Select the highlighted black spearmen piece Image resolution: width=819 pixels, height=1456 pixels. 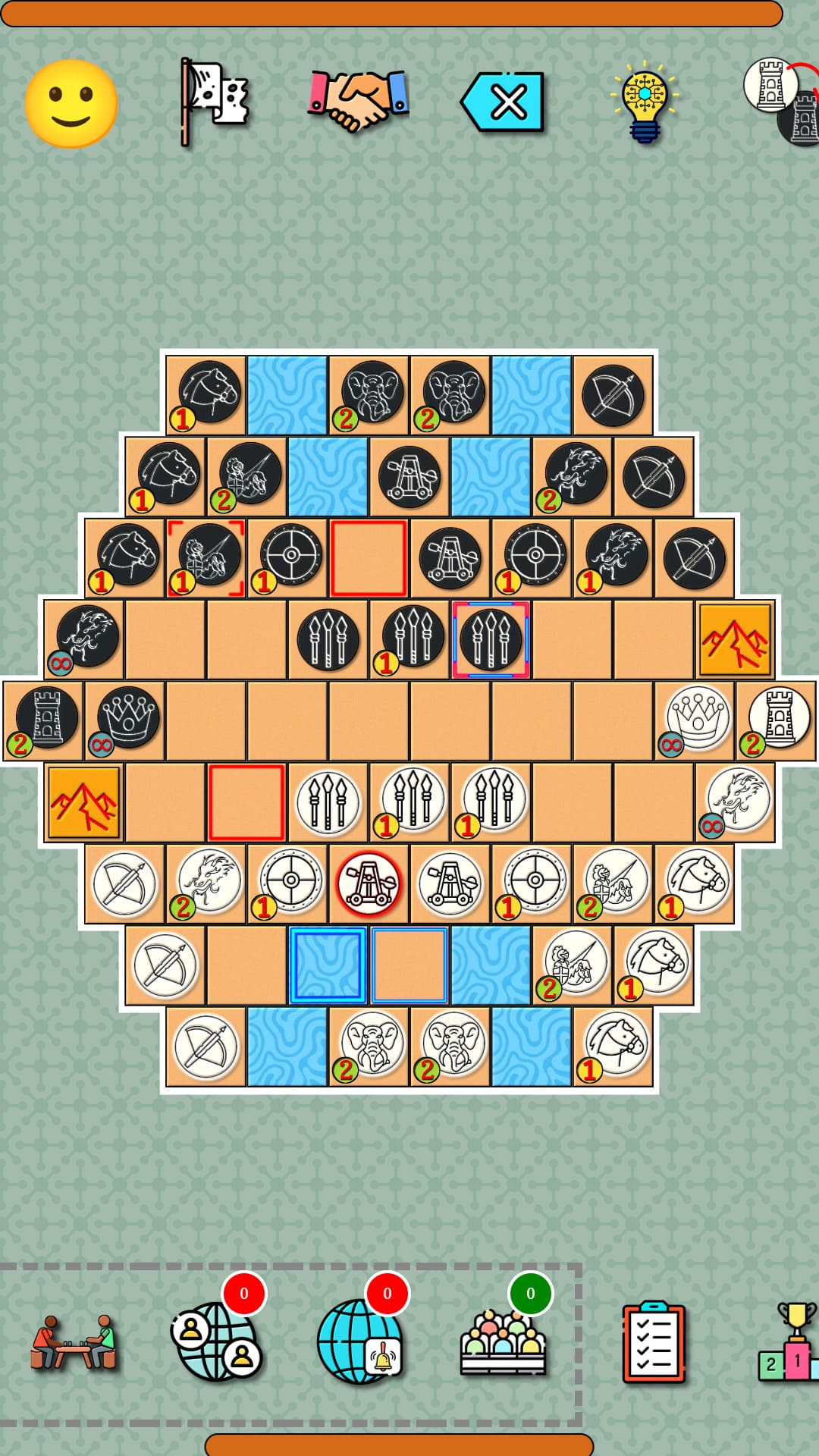click(491, 639)
